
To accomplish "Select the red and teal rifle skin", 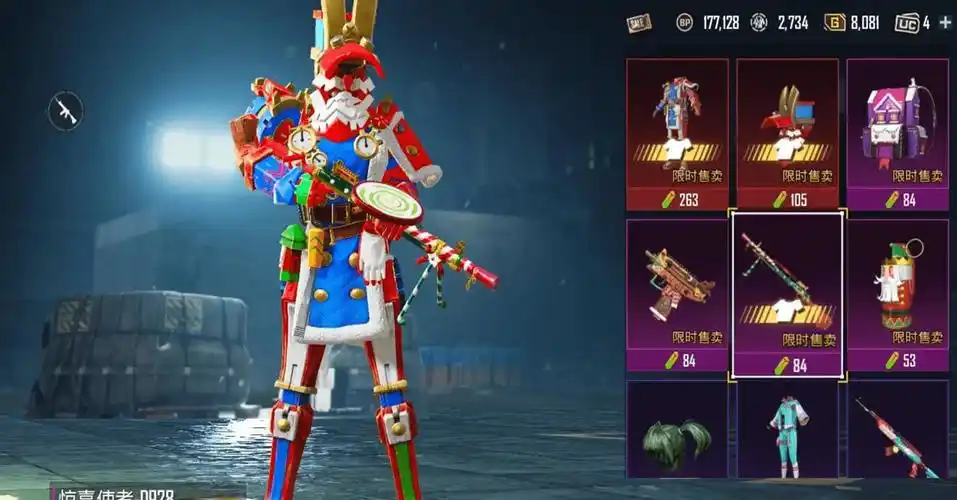I will pyautogui.click(x=897, y=435).
